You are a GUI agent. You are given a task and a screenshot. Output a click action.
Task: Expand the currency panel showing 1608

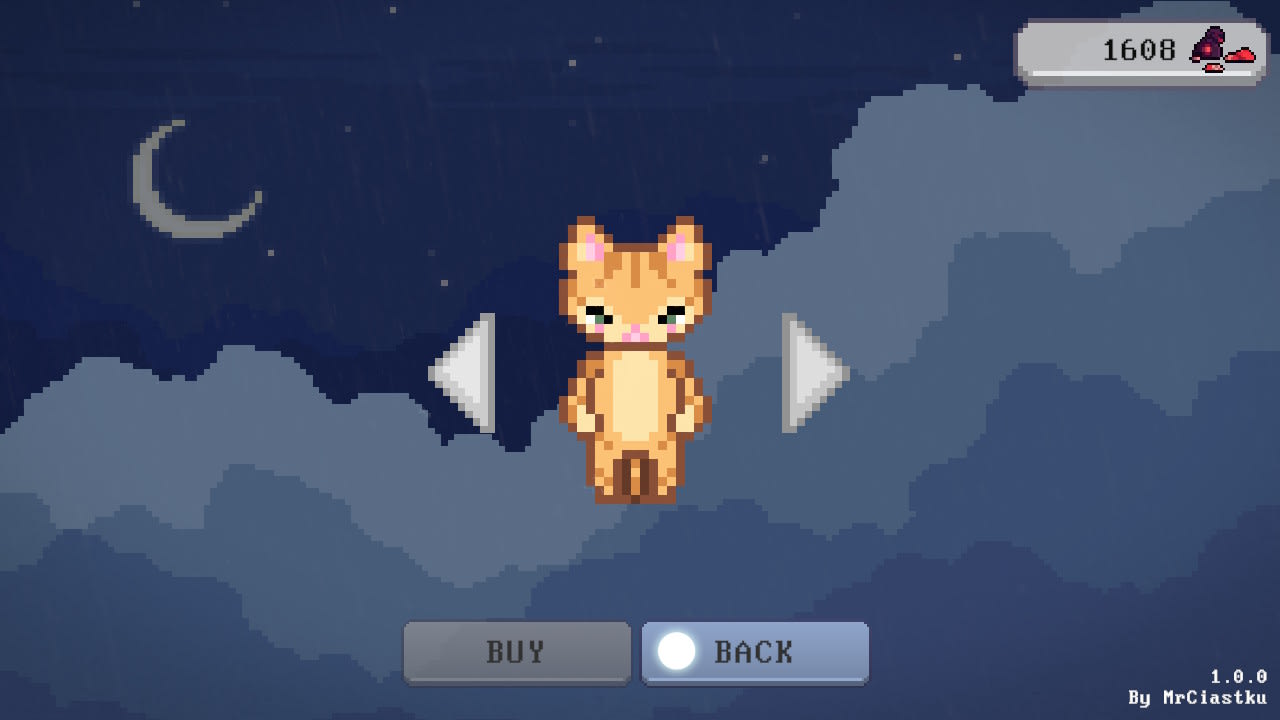coord(1140,48)
